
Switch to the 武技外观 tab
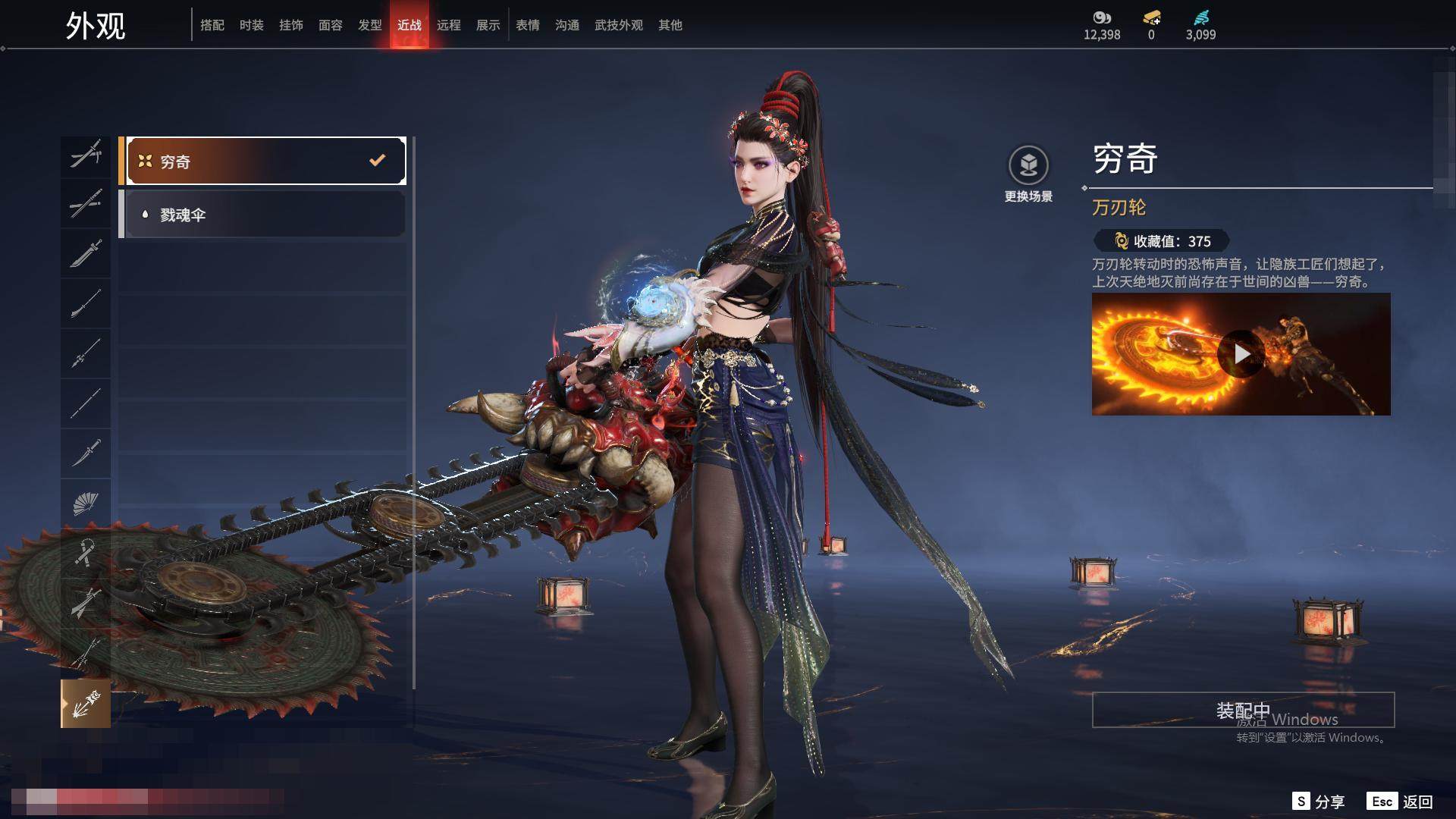tap(619, 25)
